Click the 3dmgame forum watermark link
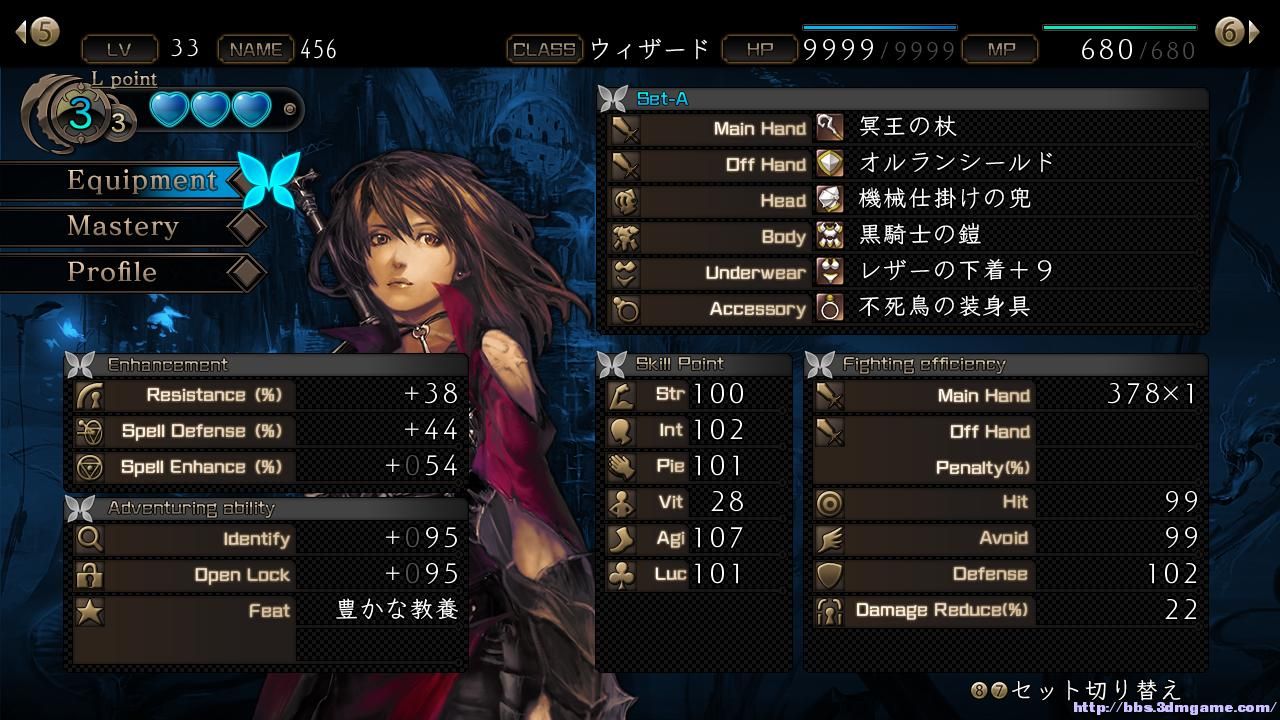 coord(1172,708)
